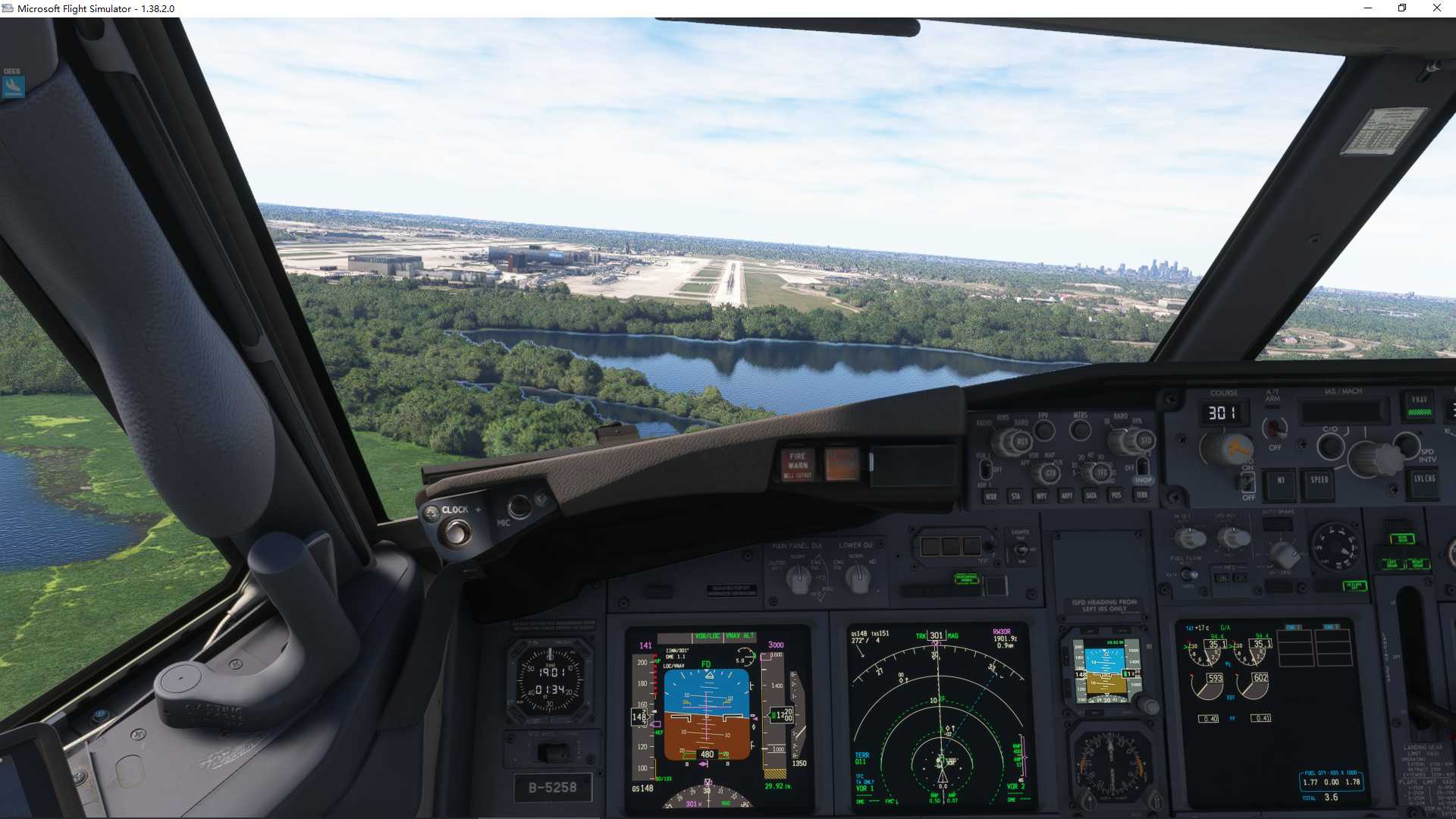1456x819 pixels.
Task: Flip the VOR 1 ADF 1 selector switch
Action: point(986,469)
